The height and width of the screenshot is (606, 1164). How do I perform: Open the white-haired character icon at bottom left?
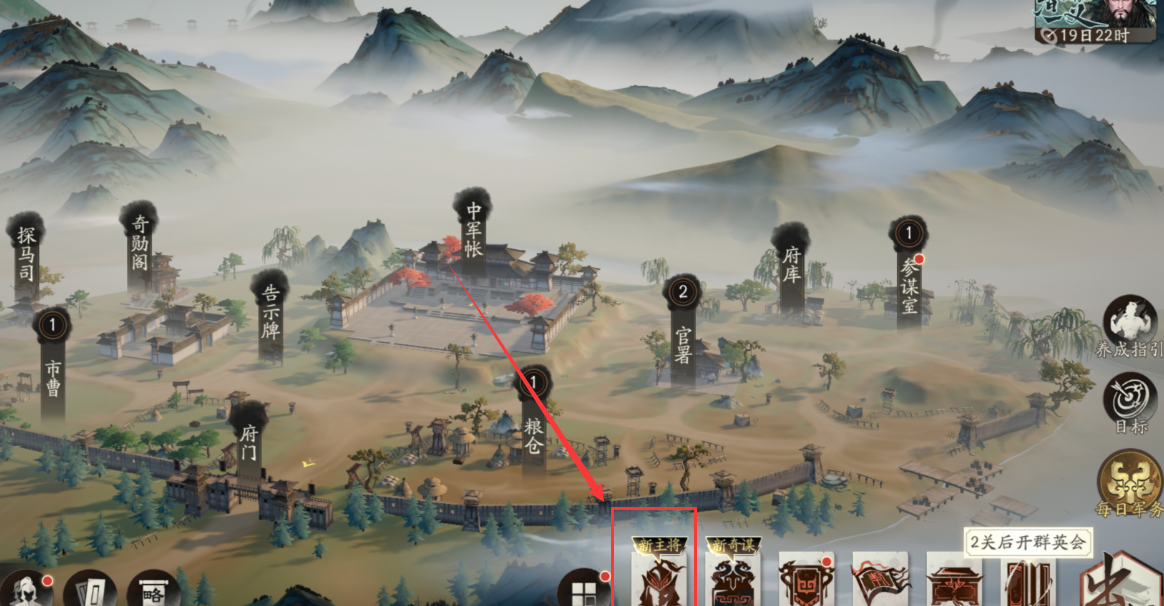point(27,589)
